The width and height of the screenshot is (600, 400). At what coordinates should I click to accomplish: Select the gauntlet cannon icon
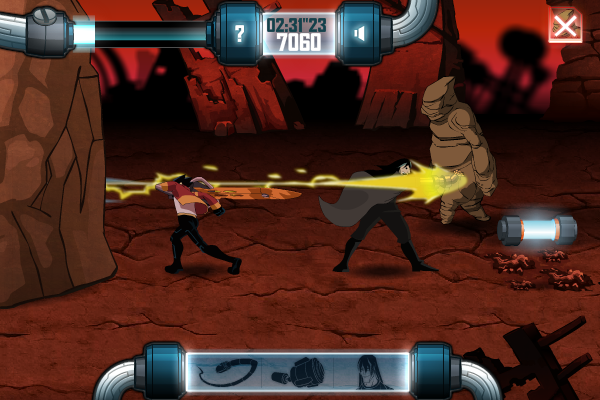pos(296,374)
